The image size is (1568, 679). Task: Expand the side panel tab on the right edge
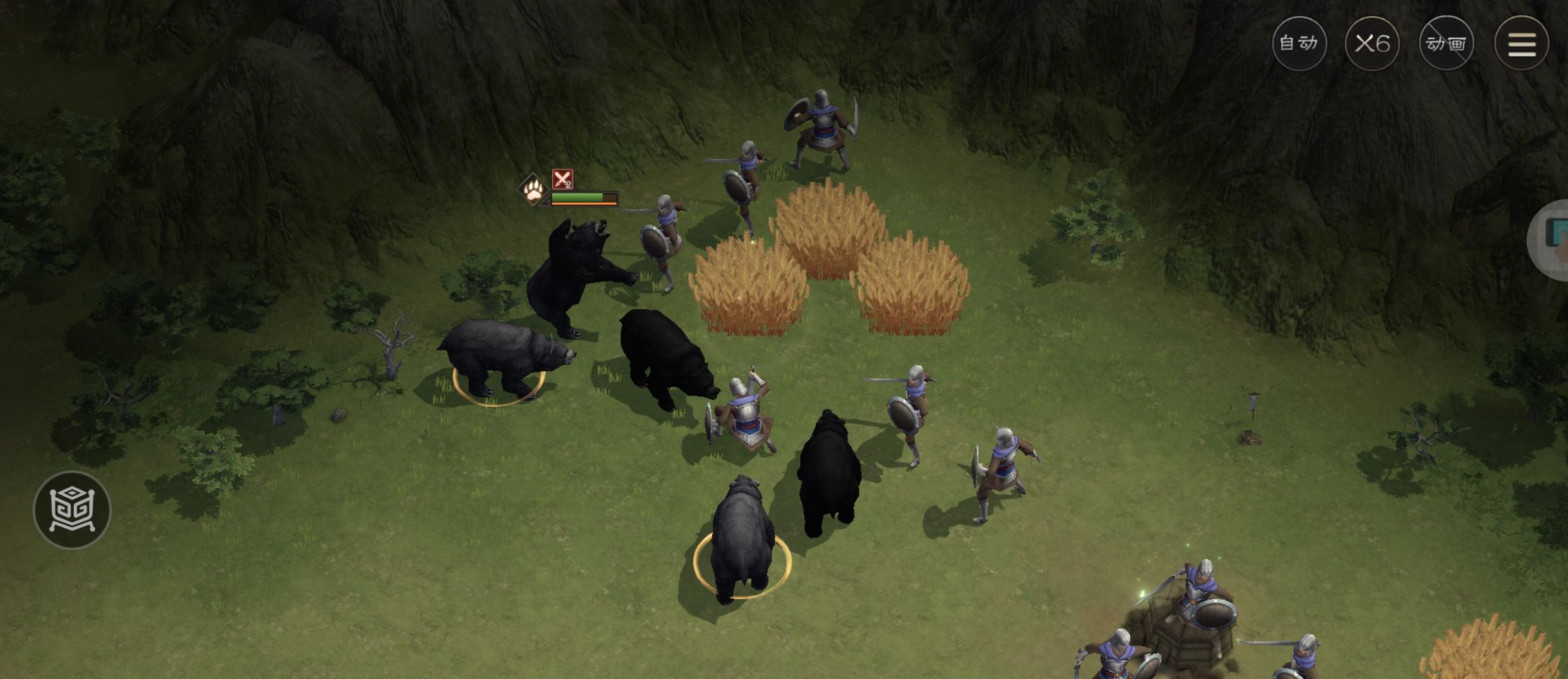[1552, 240]
